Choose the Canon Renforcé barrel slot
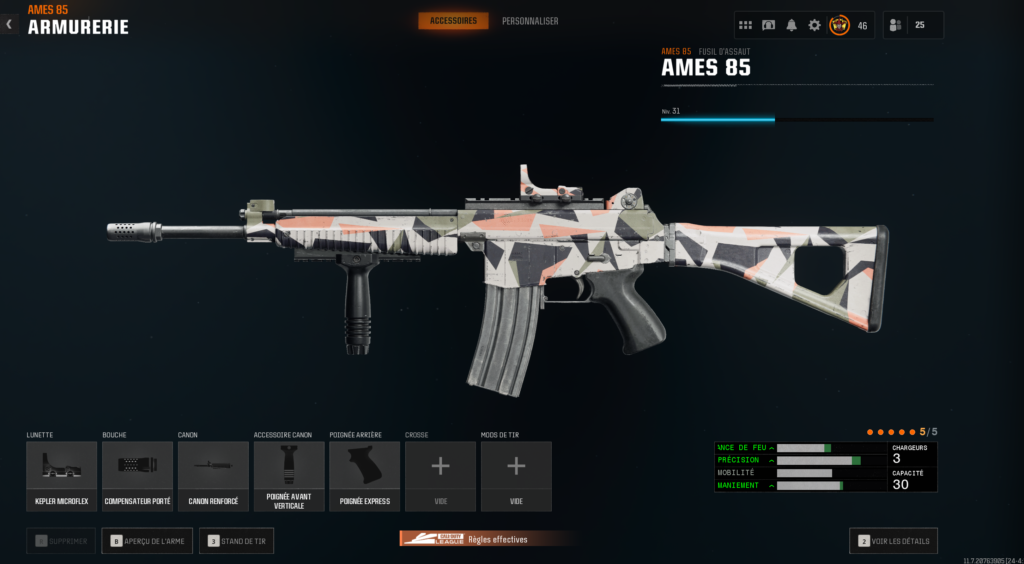This screenshot has height=564, width=1024. click(x=213, y=476)
